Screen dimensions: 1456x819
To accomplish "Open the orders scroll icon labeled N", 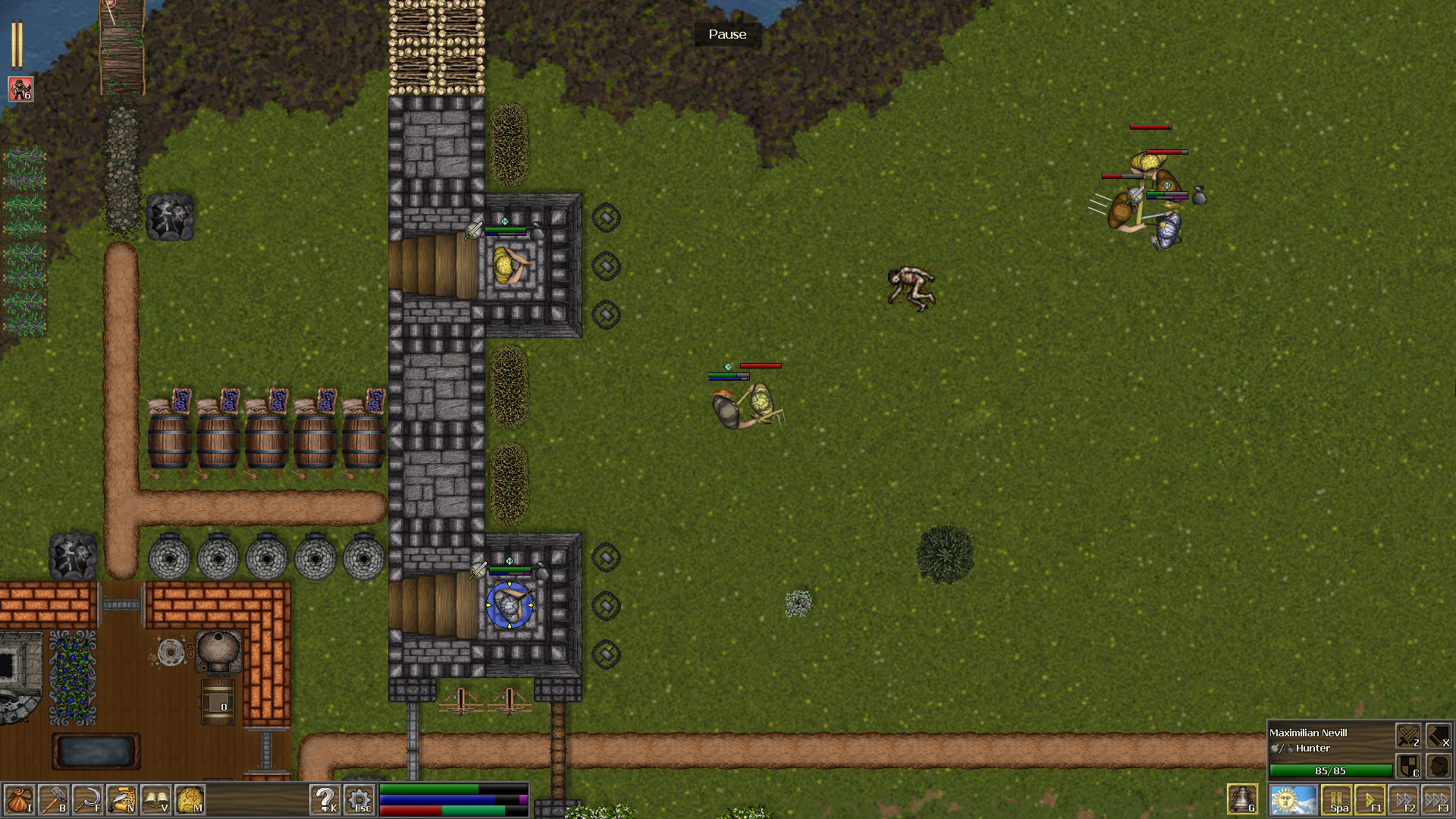I will click(x=121, y=800).
